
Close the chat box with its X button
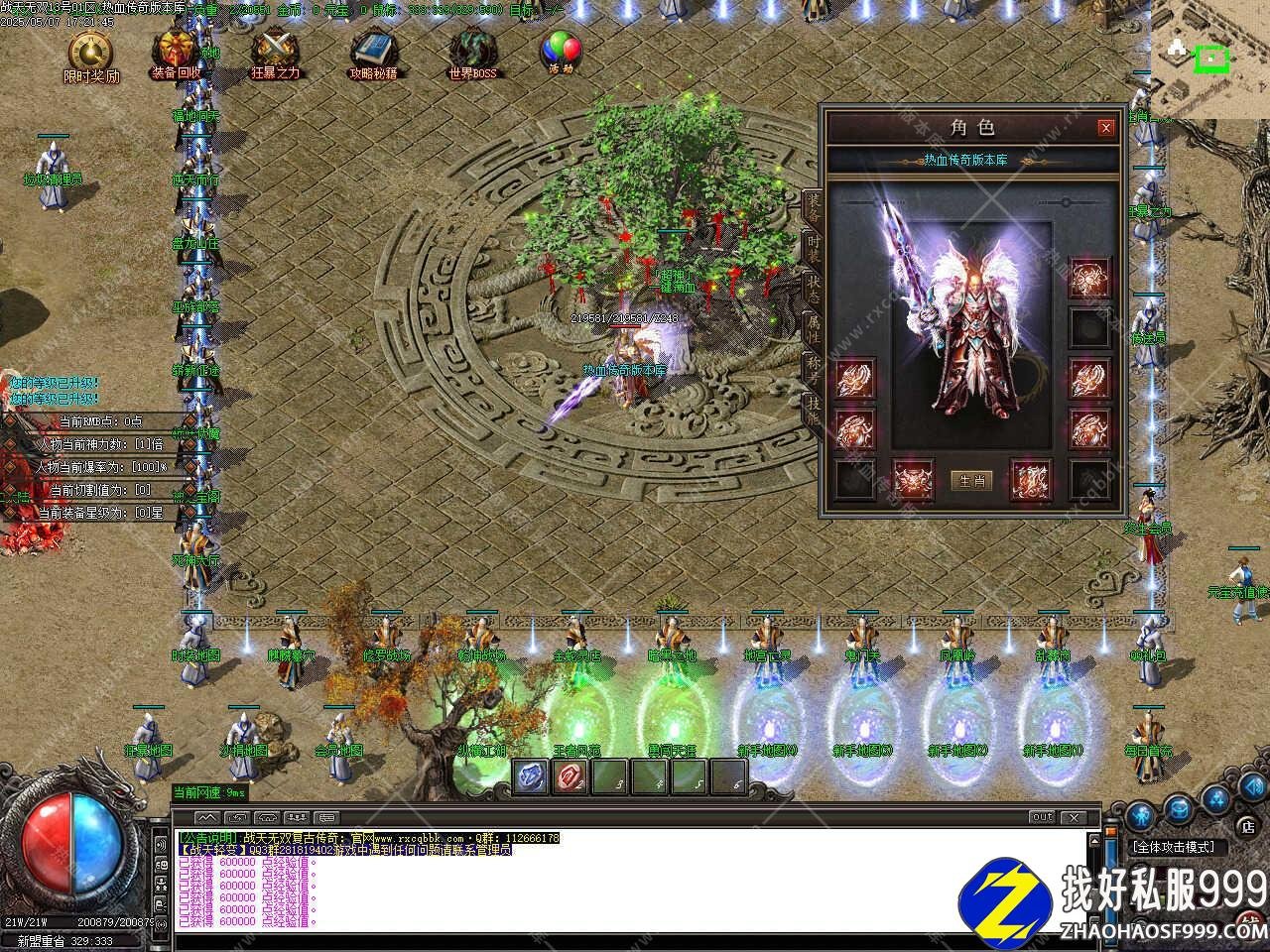1072,818
